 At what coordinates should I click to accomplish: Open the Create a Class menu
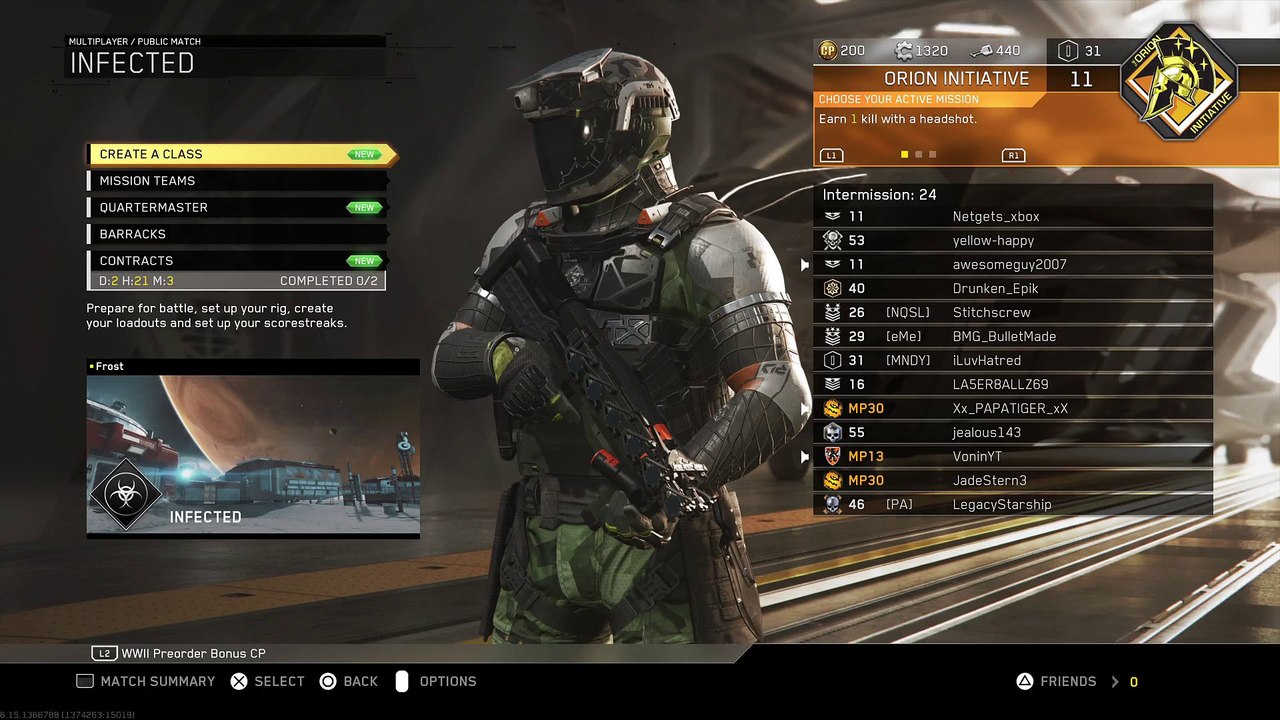(x=240, y=154)
